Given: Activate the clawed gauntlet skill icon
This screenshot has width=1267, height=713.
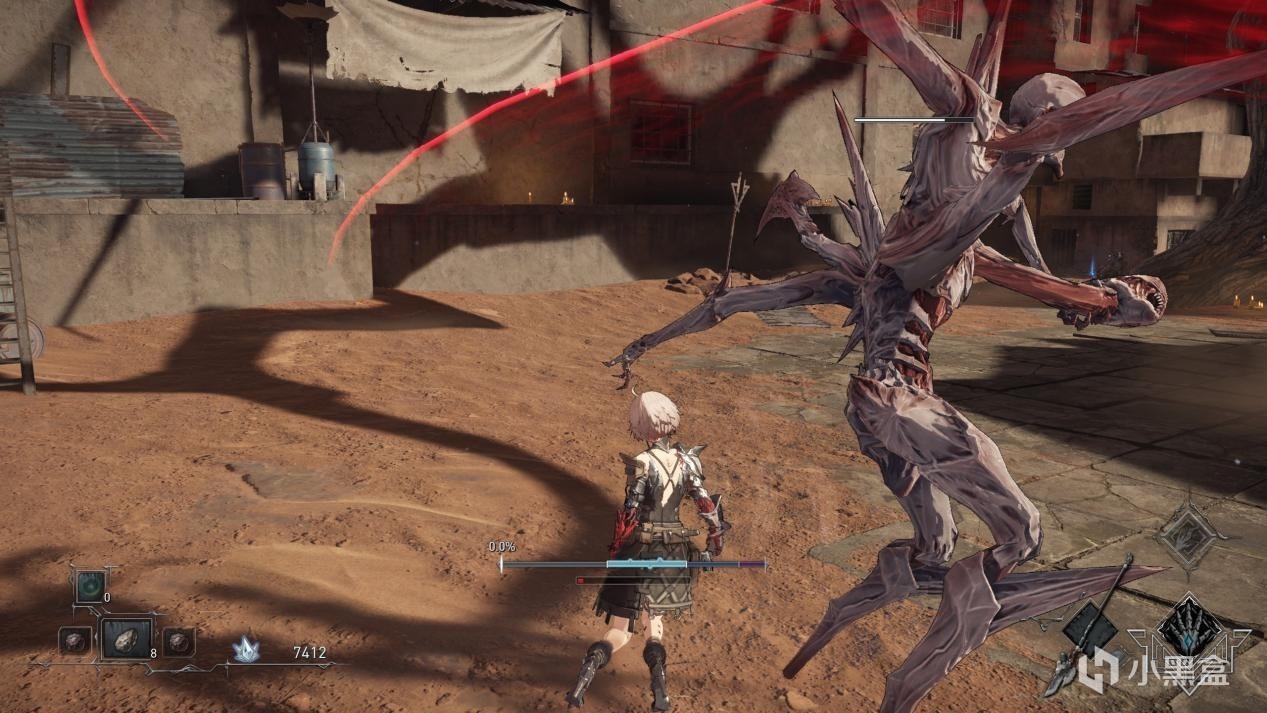Looking at the screenshot, I should point(1190,629).
